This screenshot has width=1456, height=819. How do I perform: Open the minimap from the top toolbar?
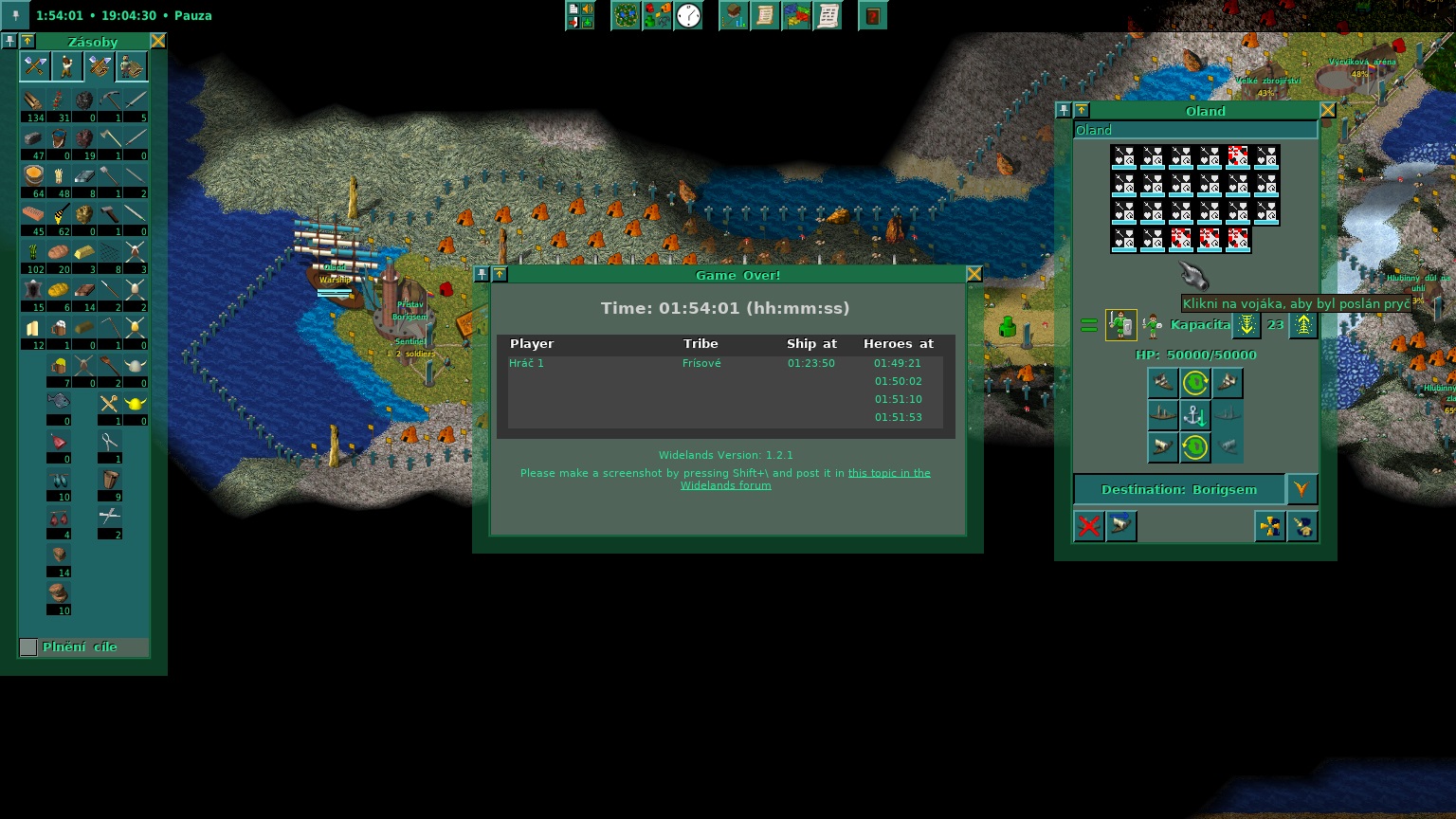(x=626, y=15)
